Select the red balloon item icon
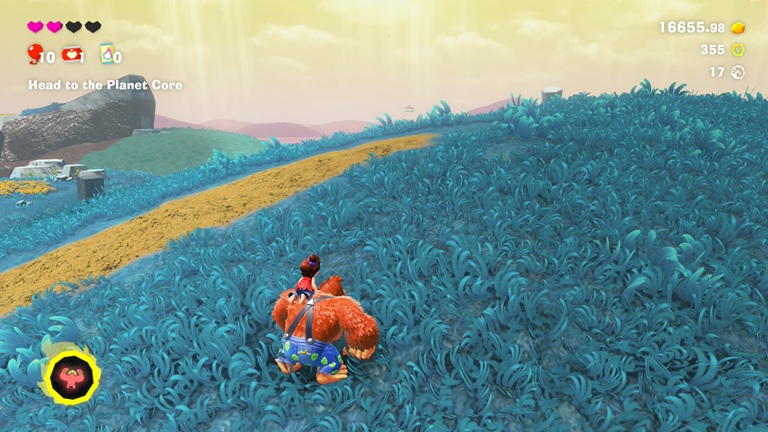 click(36, 54)
